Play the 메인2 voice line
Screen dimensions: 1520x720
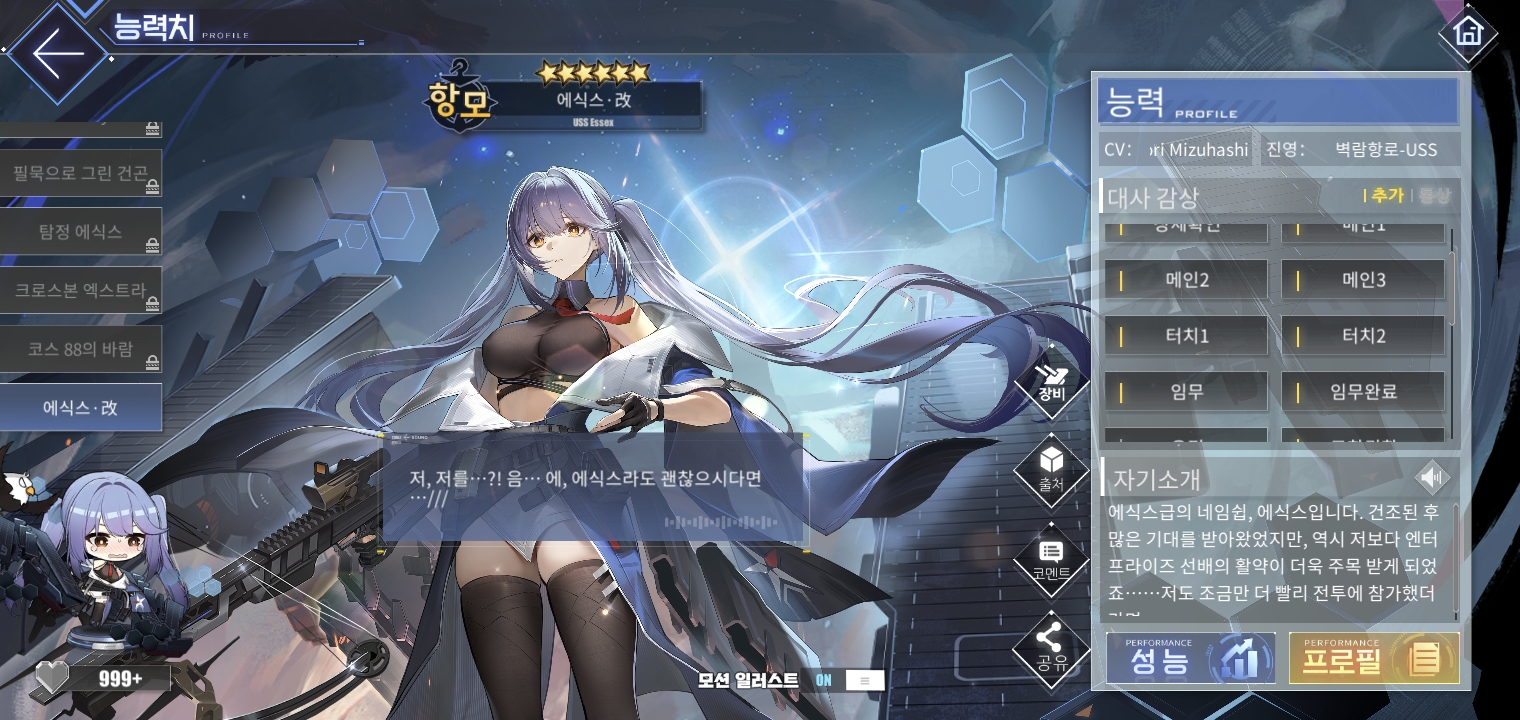click(1186, 280)
